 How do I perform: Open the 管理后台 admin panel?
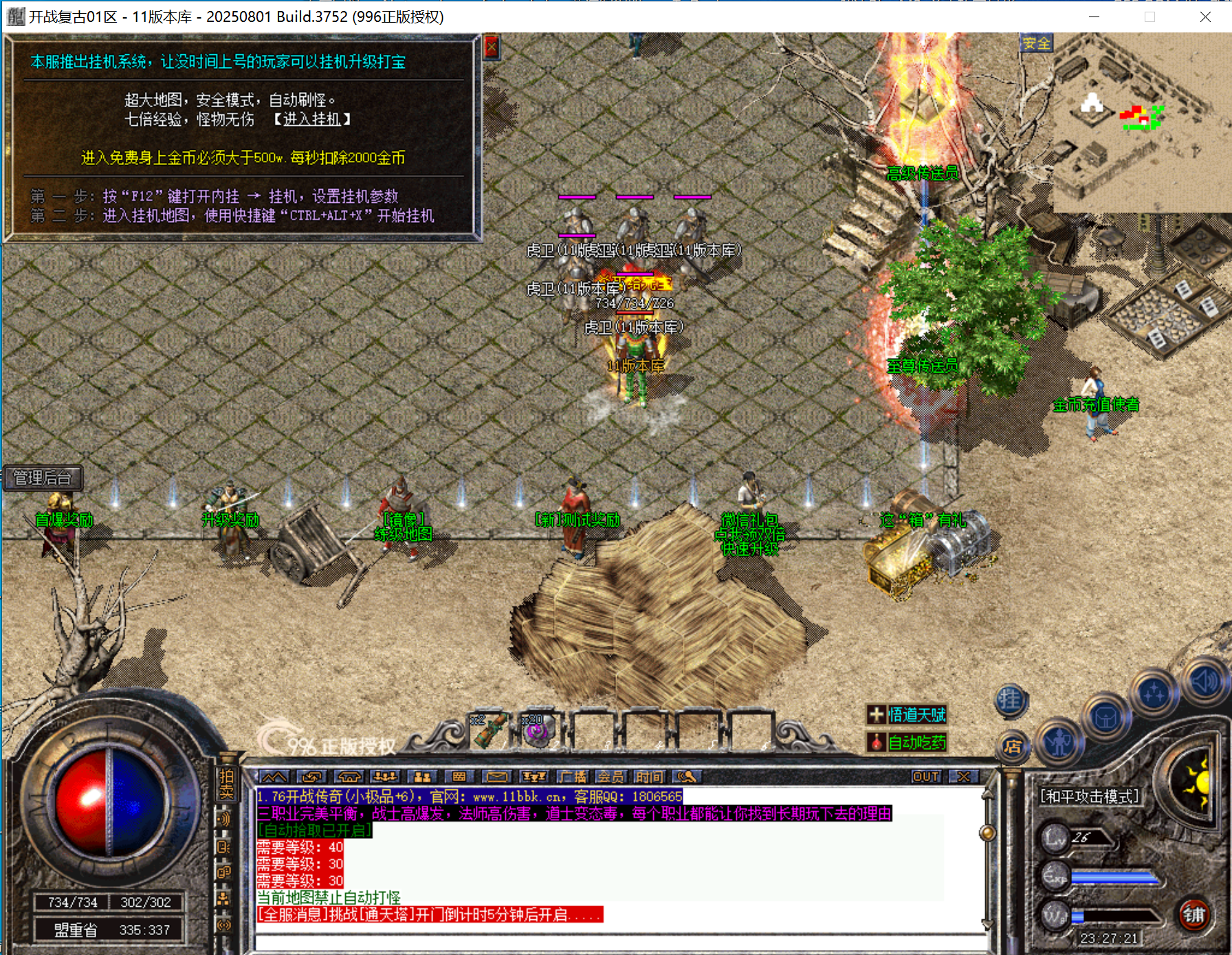tap(43, 478)
